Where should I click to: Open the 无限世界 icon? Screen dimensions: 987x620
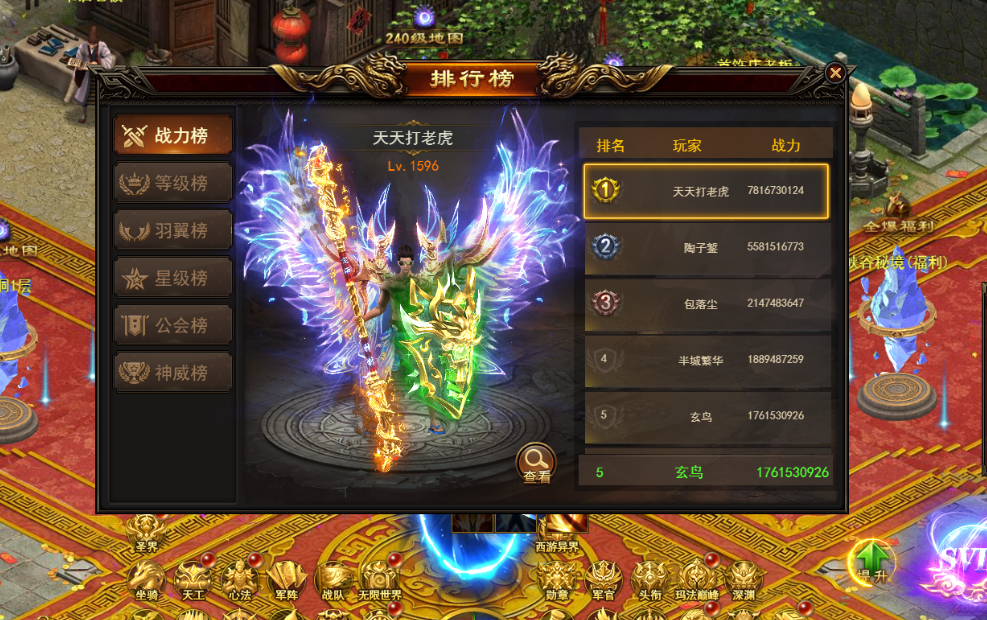coord(380,578)
